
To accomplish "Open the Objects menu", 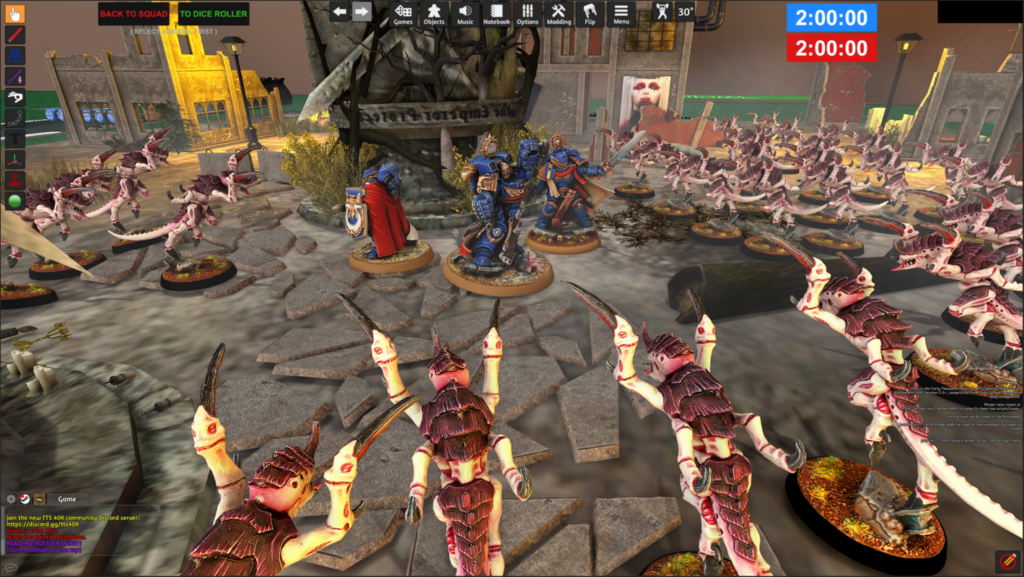I will coord(434,13).
